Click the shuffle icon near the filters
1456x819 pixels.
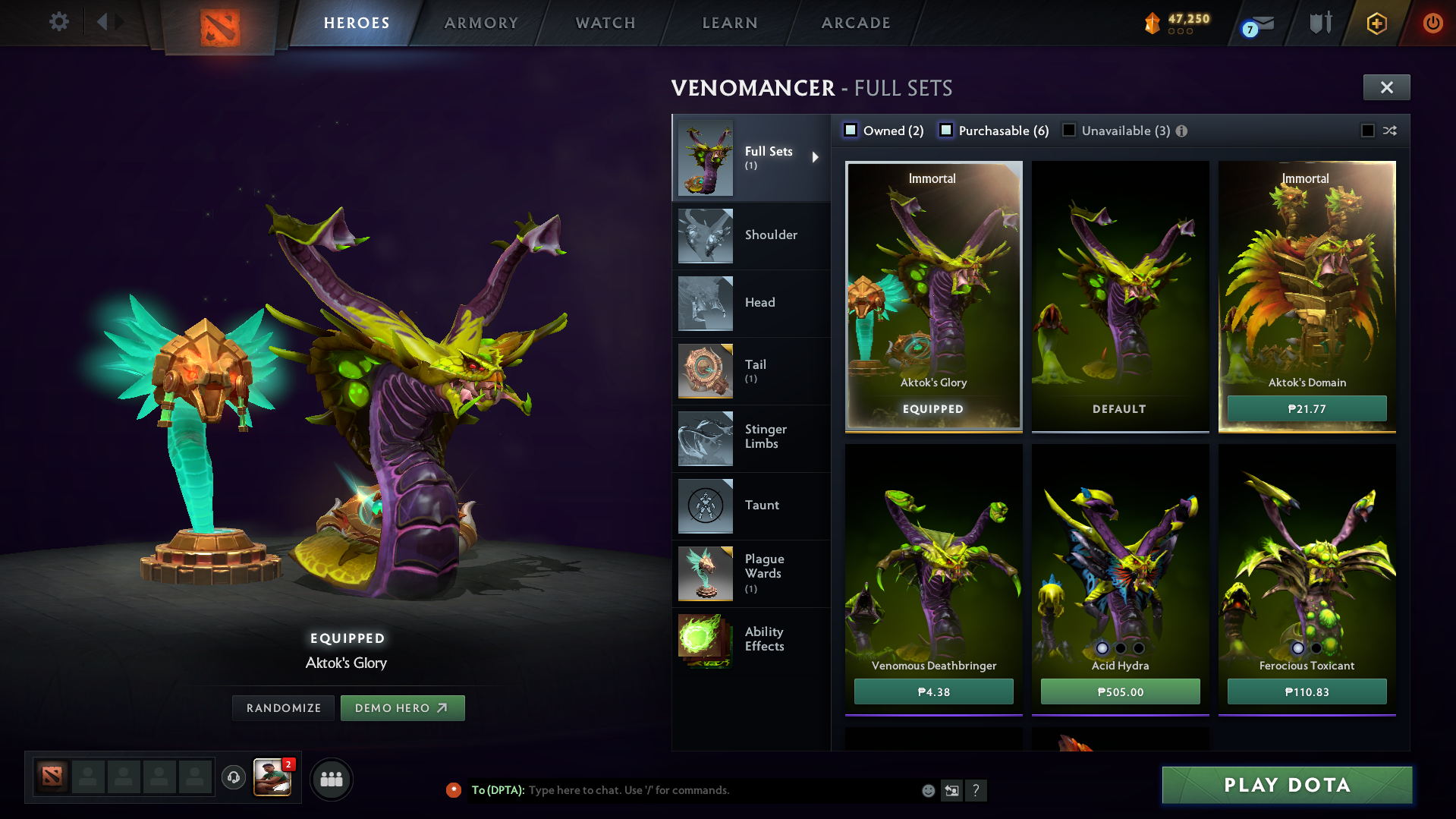tap(1390, 131)
